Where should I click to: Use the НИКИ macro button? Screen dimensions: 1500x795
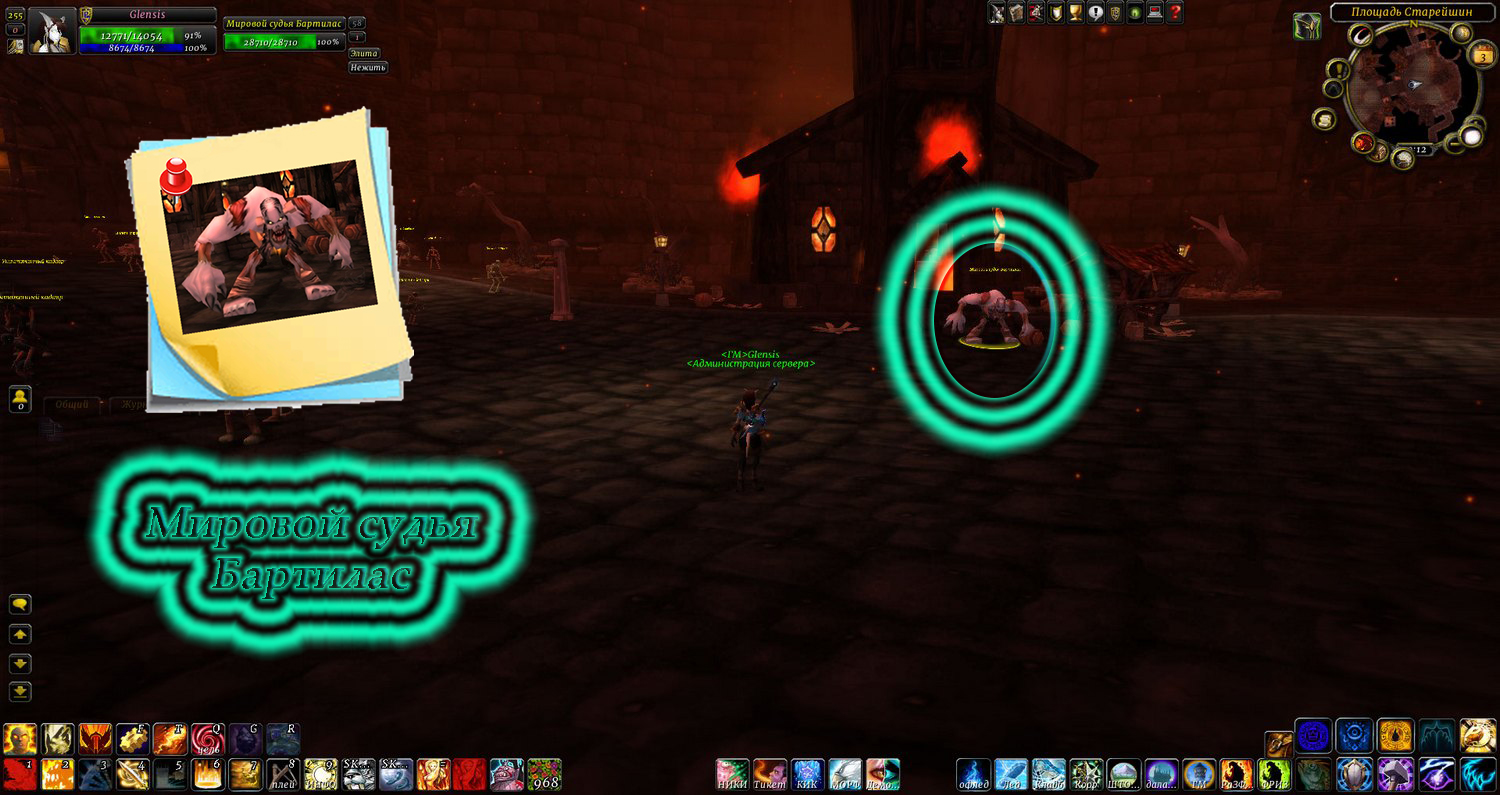[732, 774]
